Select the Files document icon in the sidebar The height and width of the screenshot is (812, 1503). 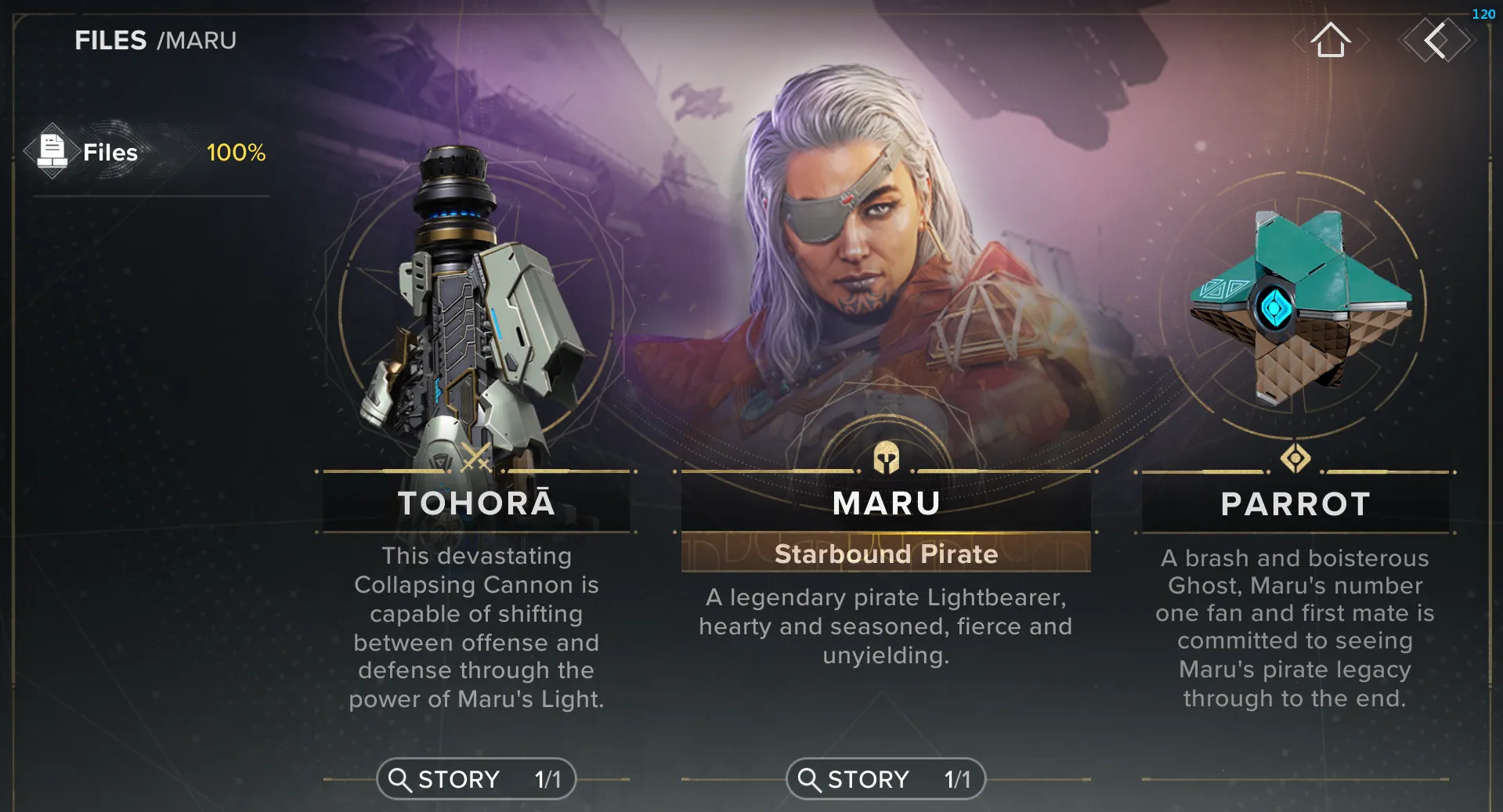pos(52,150)
